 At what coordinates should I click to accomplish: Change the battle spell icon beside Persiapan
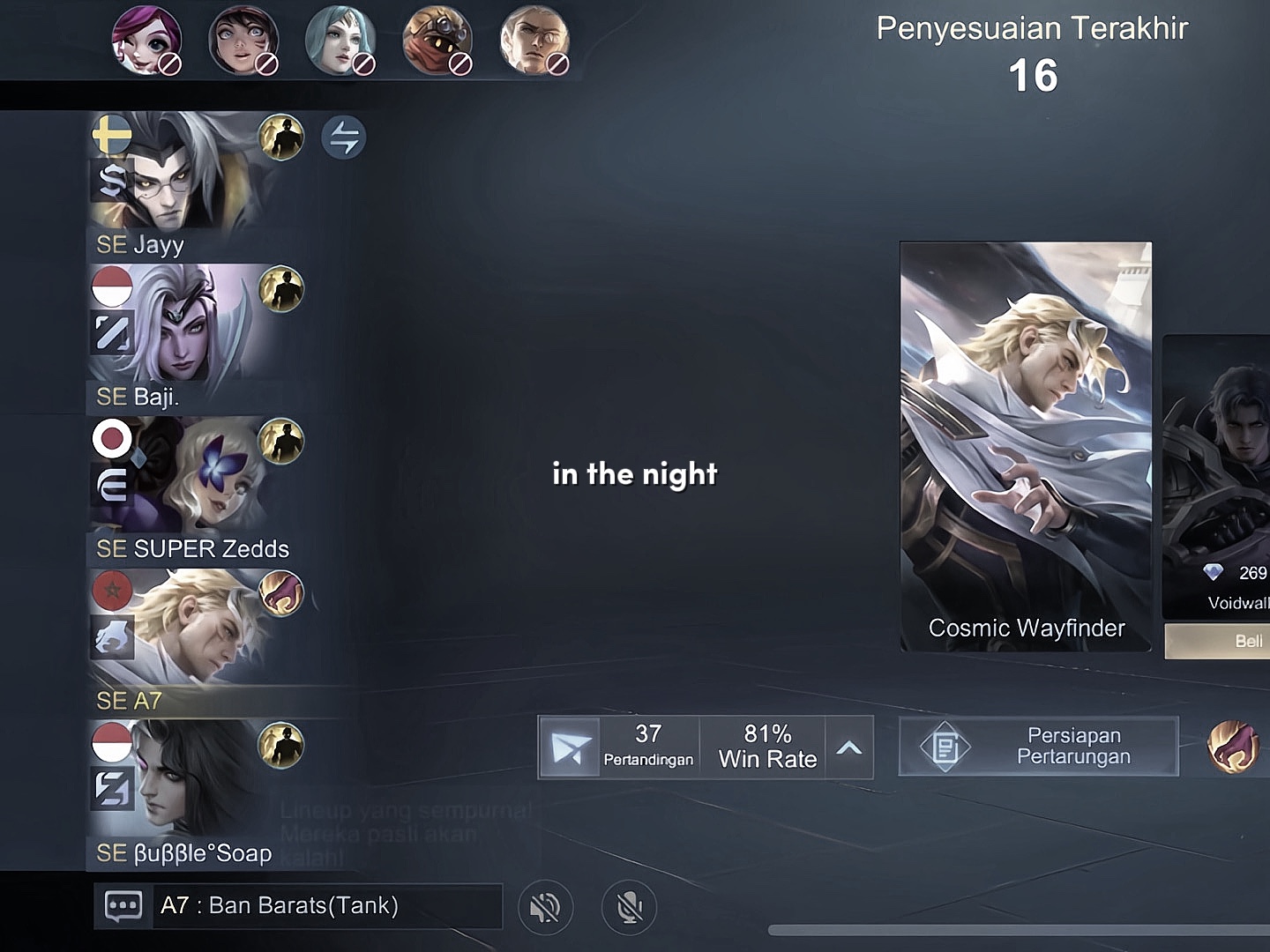[x=1232, y=747]
